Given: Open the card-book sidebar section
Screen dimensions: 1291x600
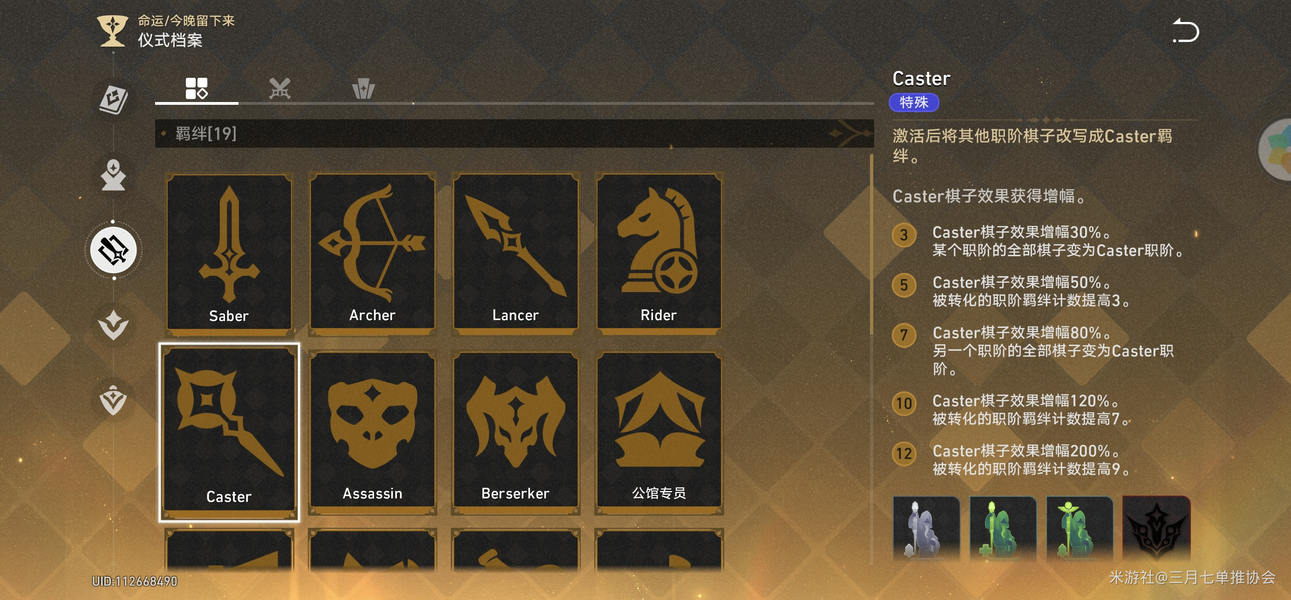Looking at the screenshot, I should [x=113, y=98].
